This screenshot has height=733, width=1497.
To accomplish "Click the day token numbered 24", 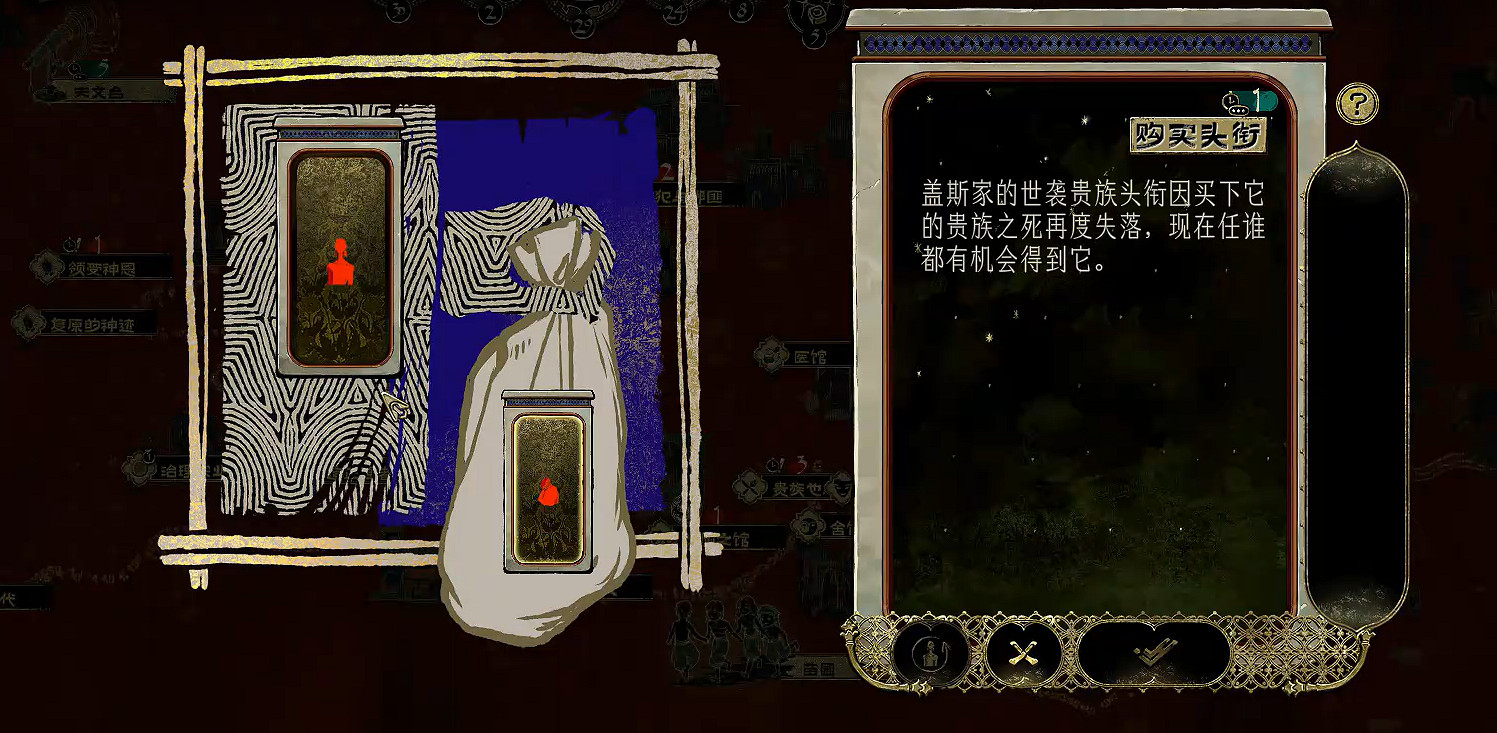I will pos(675,13).
